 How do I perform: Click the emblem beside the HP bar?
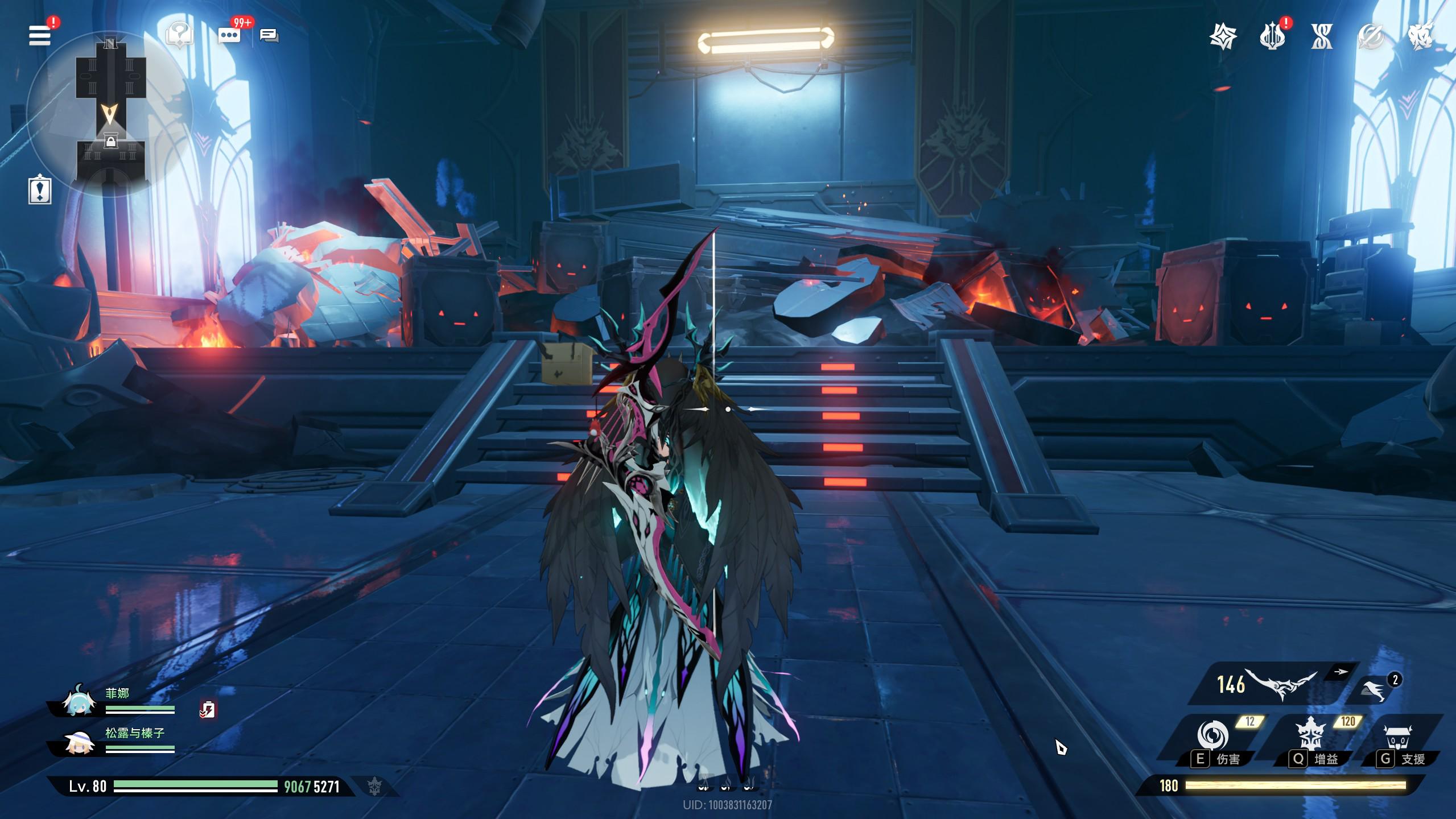(x=374, y=787)
